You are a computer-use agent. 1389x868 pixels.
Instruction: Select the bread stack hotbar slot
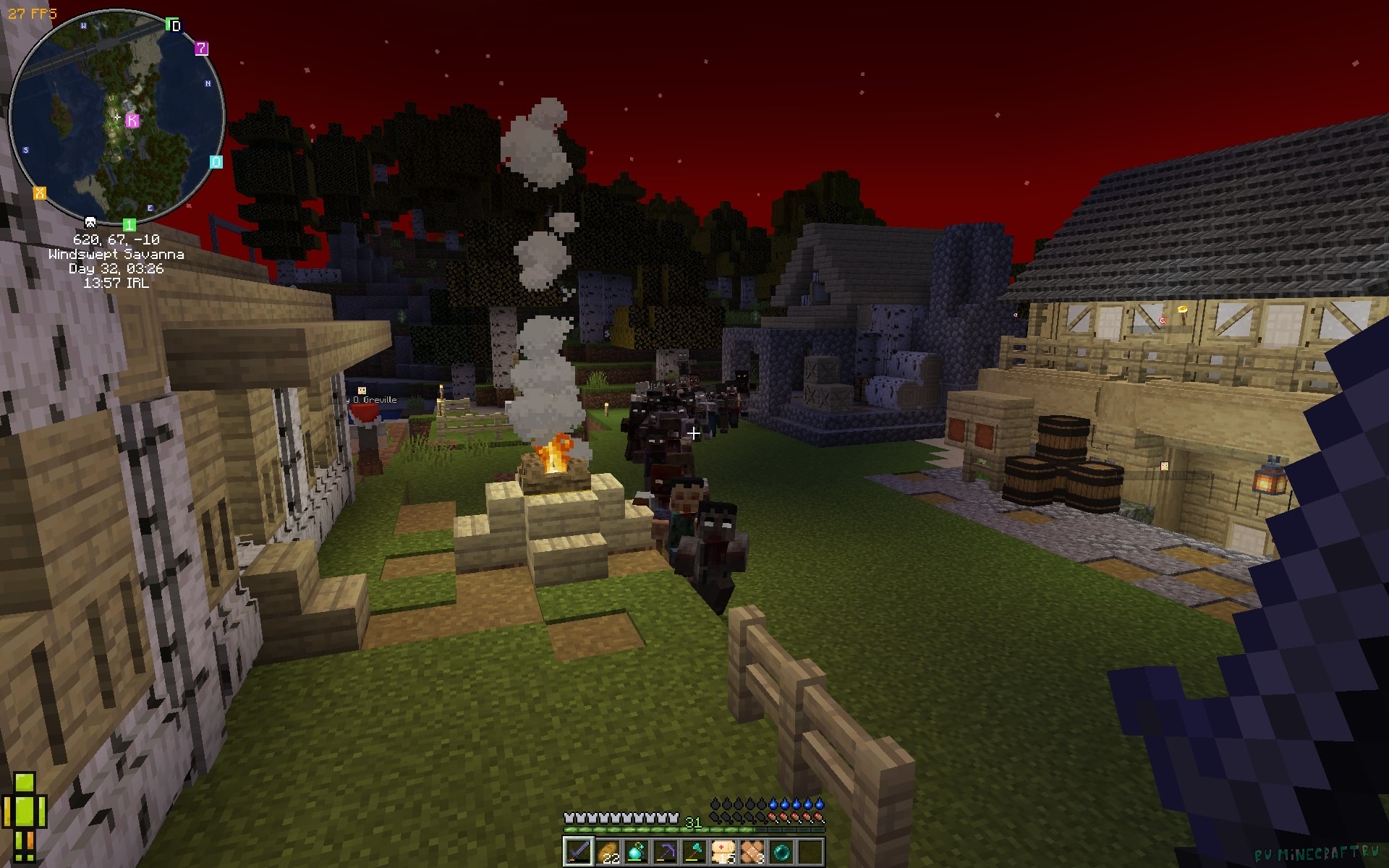click(x=607, y=851)
